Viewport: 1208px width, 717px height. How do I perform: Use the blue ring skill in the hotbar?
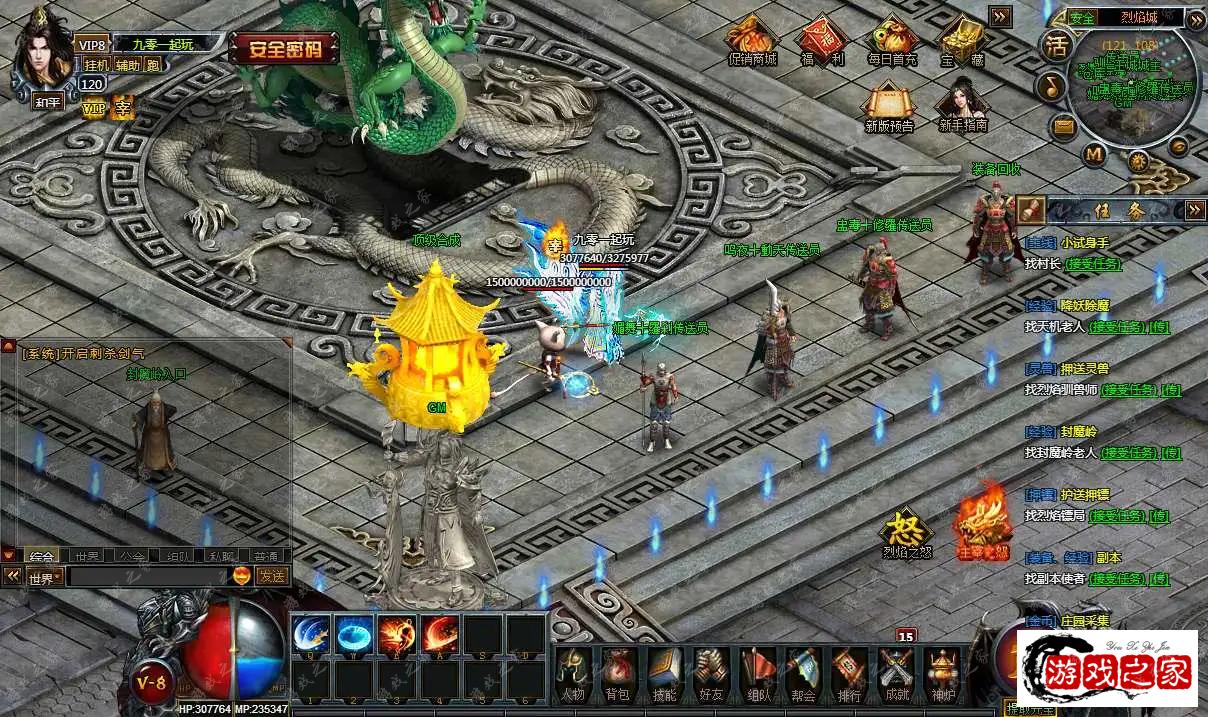tap(354, 634)
